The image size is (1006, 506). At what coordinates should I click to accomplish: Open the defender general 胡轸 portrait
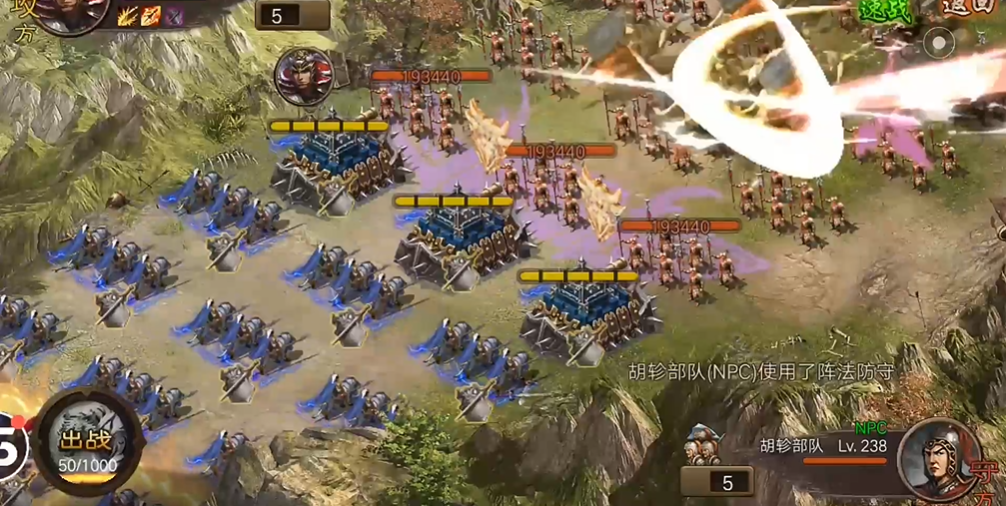pos(937,459)
